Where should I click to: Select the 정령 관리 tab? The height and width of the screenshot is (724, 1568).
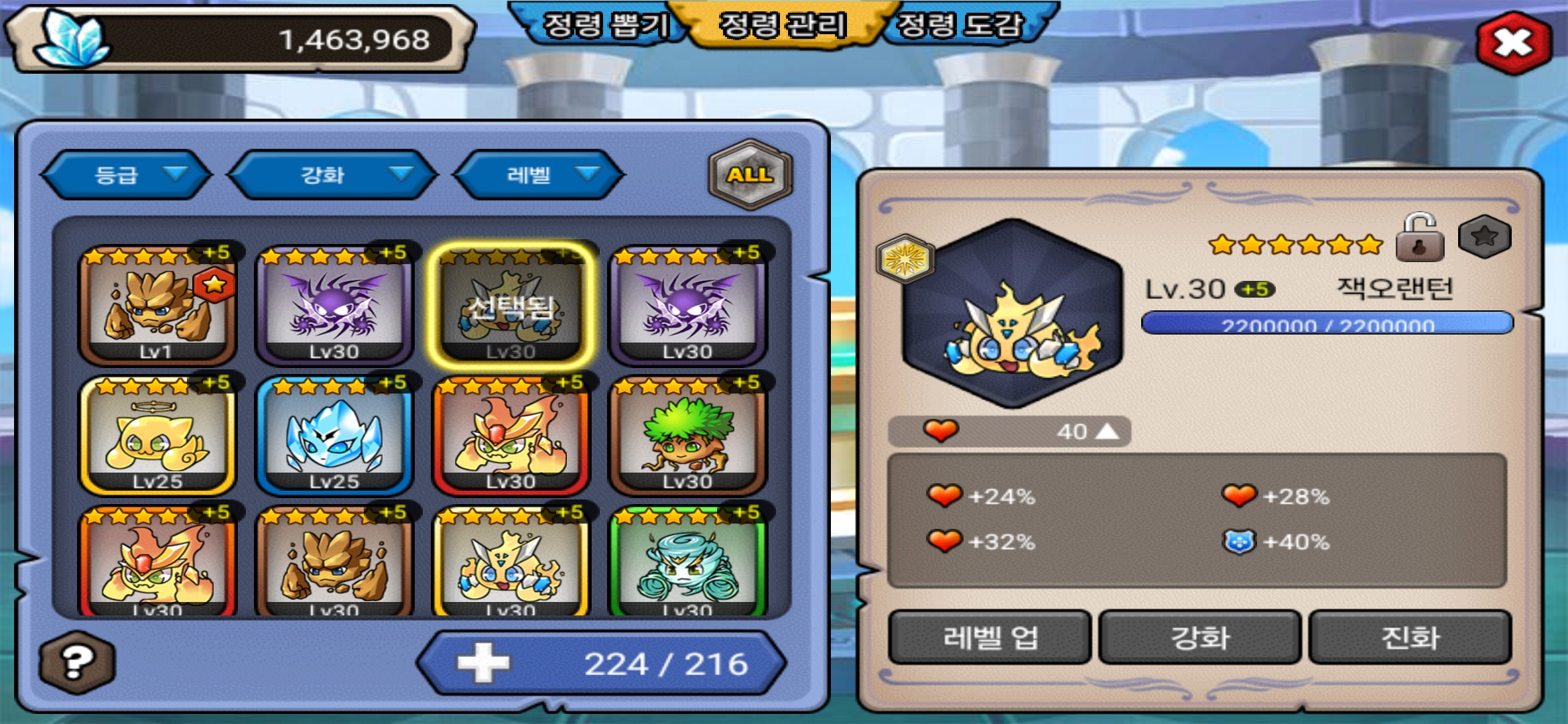click(x=782, y=25)
